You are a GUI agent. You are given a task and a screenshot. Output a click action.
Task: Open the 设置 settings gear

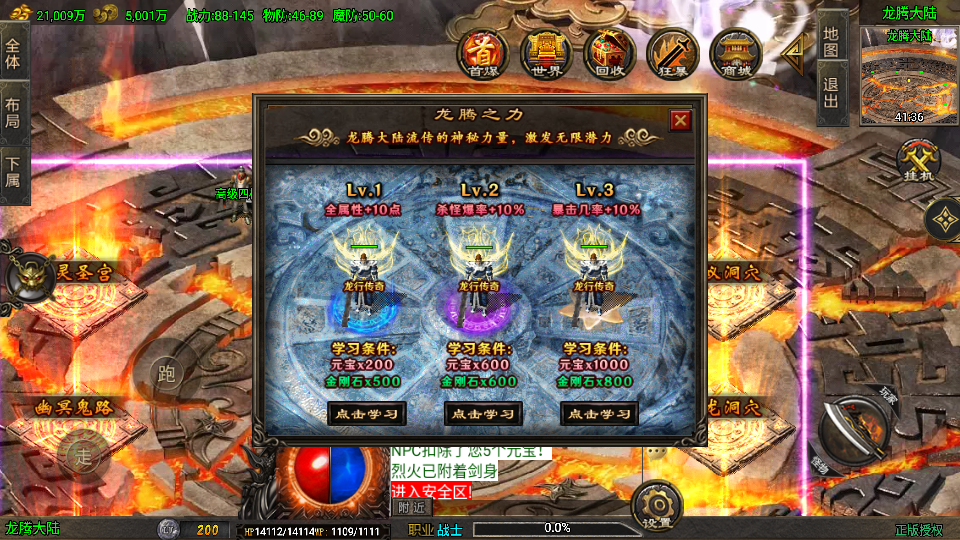(658, 503)
